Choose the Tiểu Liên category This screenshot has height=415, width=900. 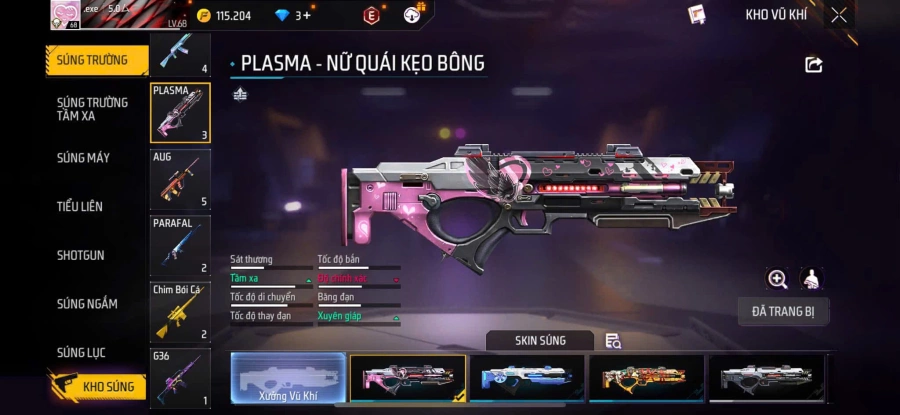80,206
